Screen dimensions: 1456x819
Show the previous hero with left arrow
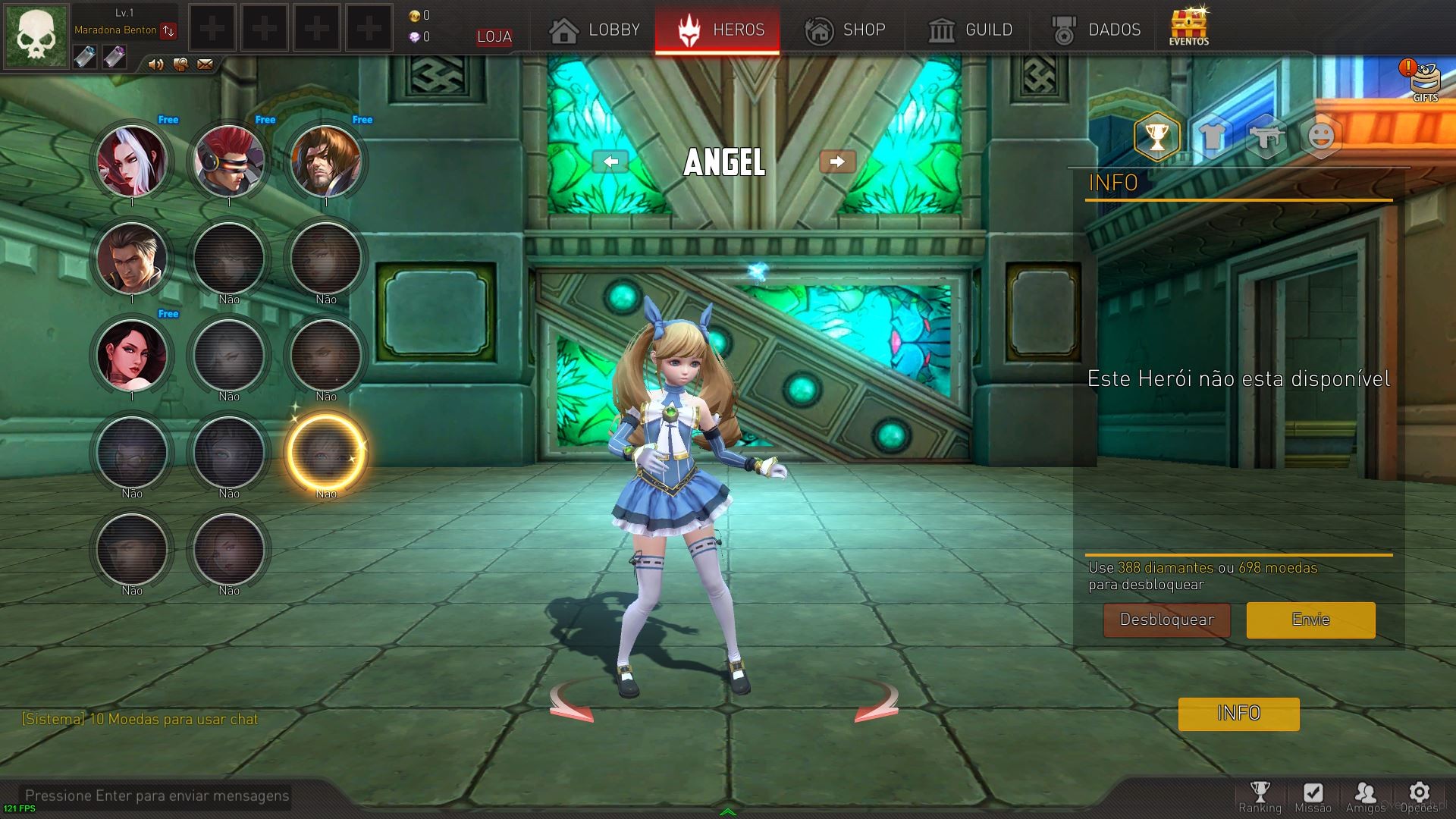pos(610,162)
